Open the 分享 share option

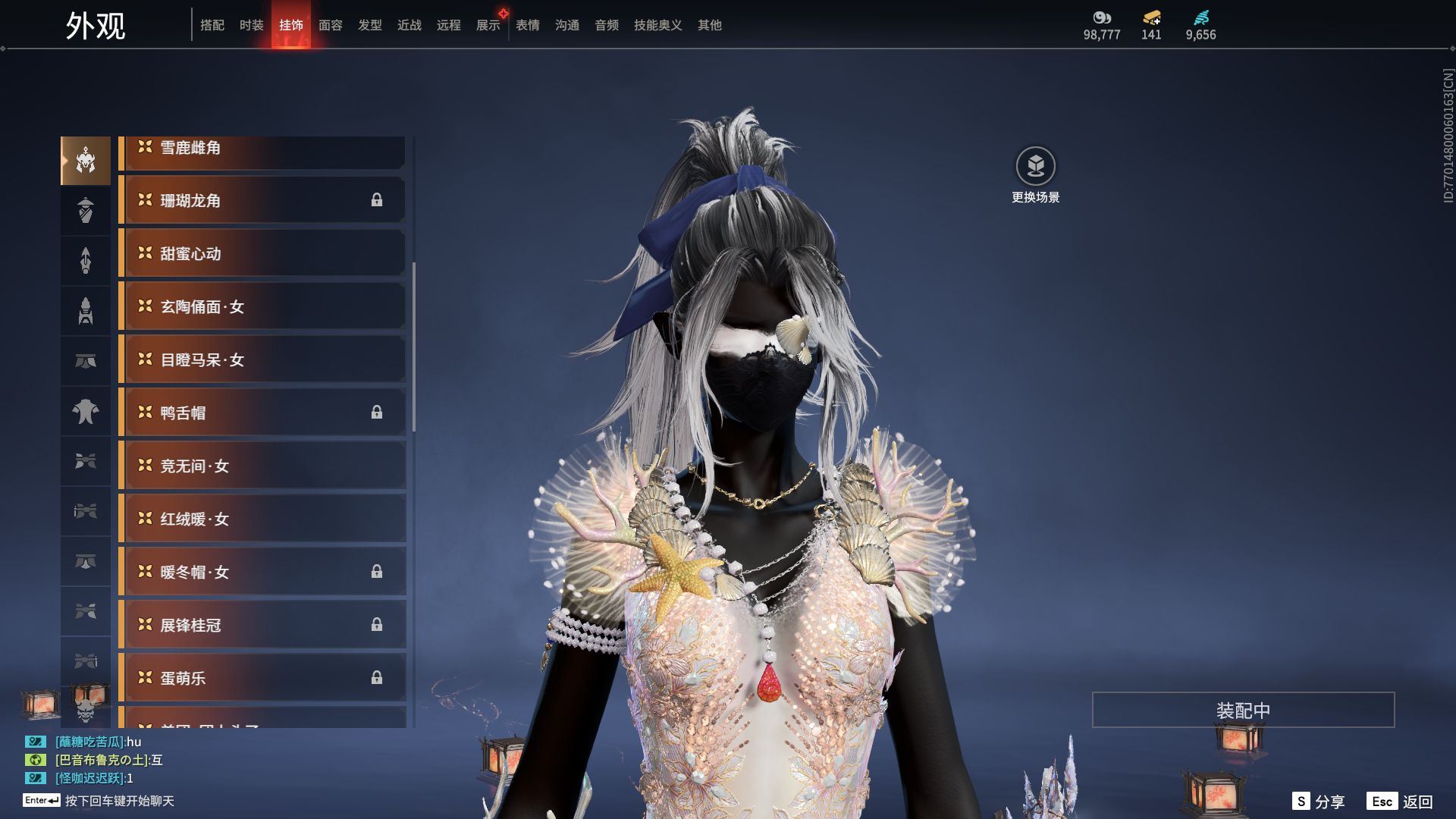[1319, 802]
